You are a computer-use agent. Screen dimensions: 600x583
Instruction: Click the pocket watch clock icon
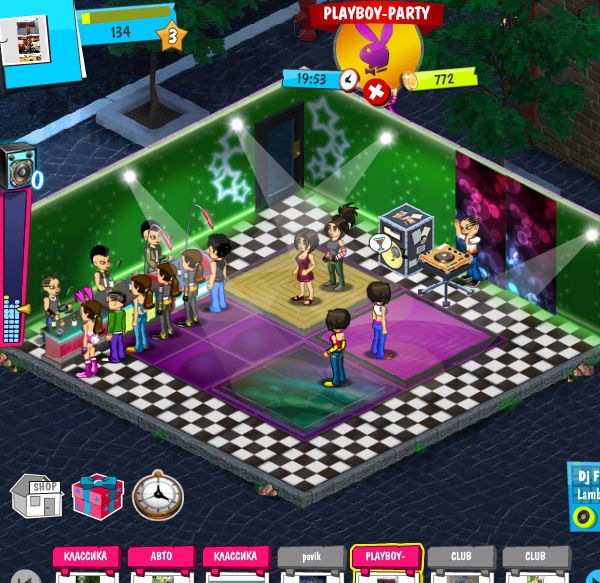157,495
